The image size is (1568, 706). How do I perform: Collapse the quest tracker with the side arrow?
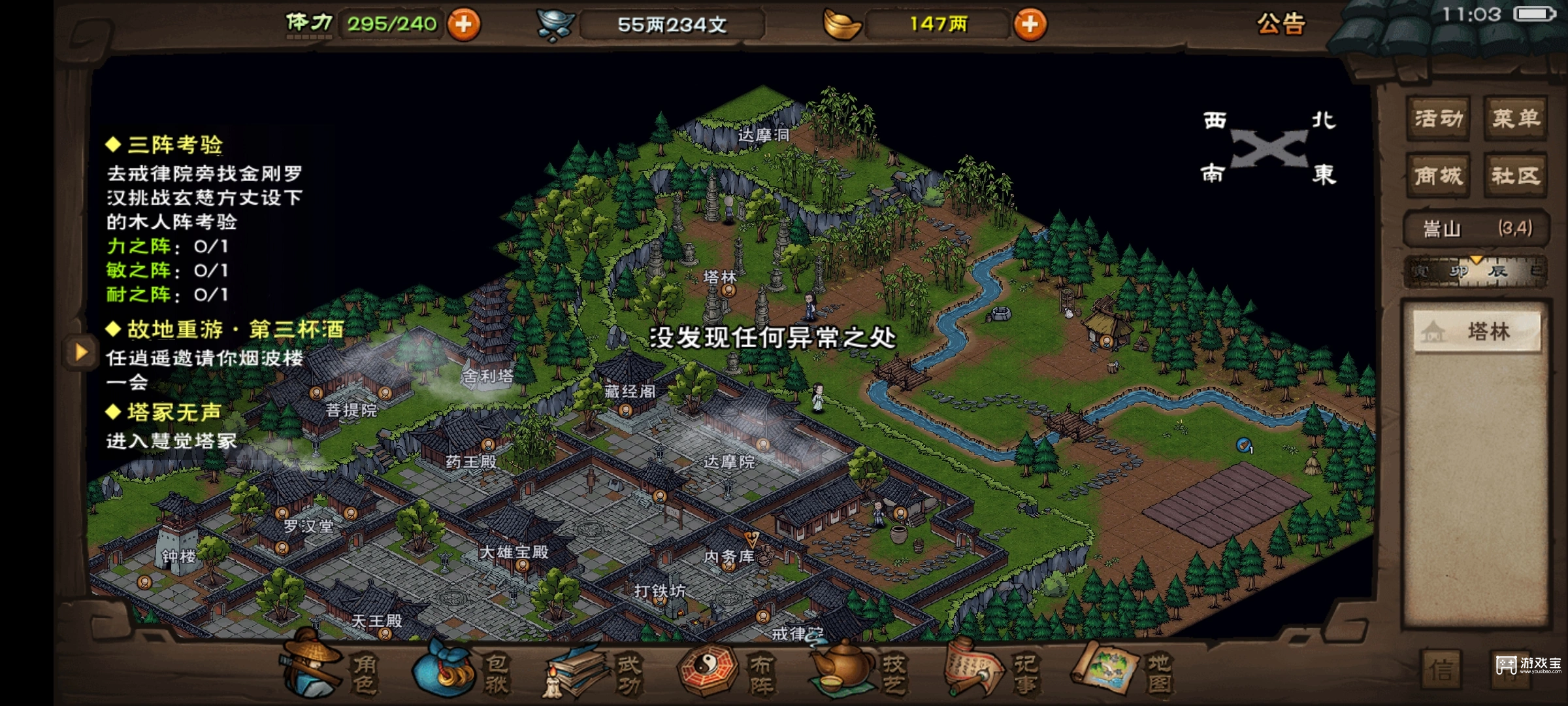(x=82, y=353)
